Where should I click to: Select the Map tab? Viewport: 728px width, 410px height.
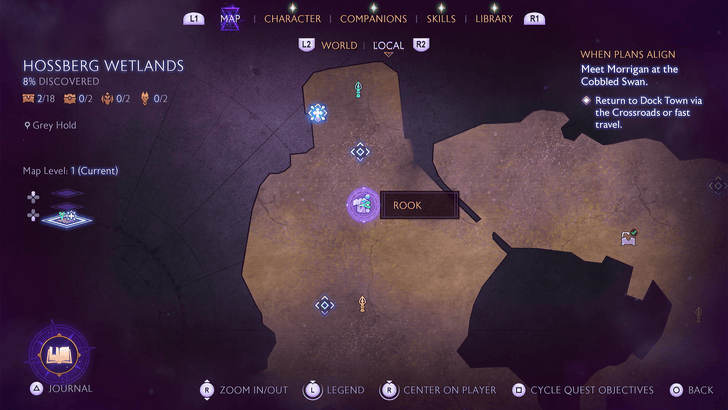pos(230,19)
